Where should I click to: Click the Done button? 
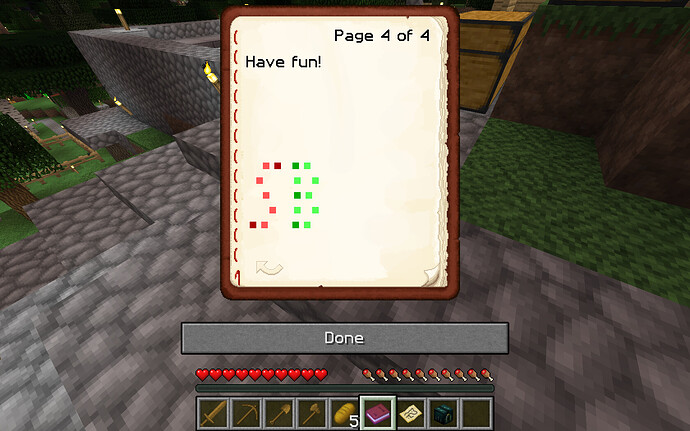[344, 338]
